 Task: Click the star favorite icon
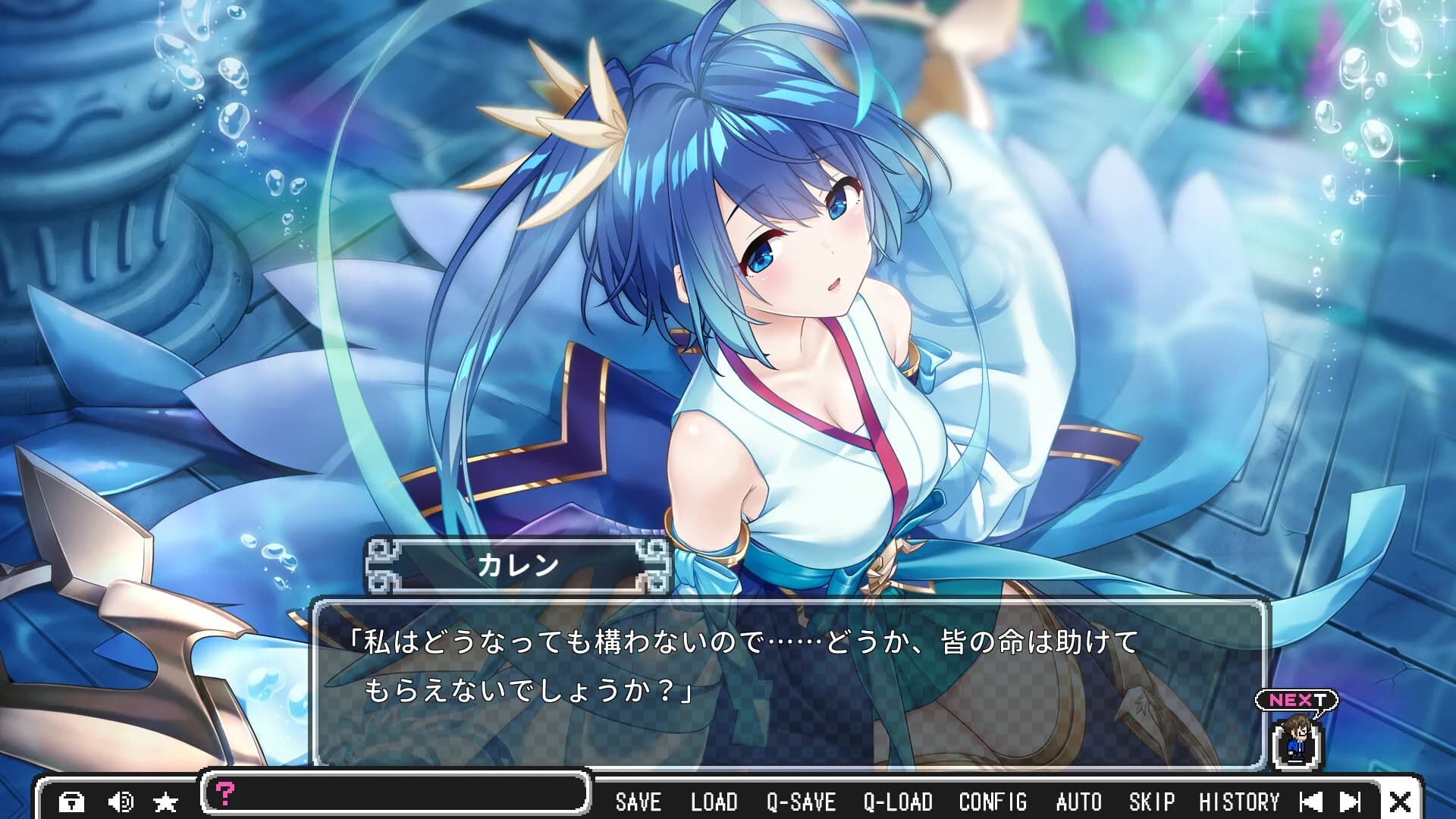165,802
